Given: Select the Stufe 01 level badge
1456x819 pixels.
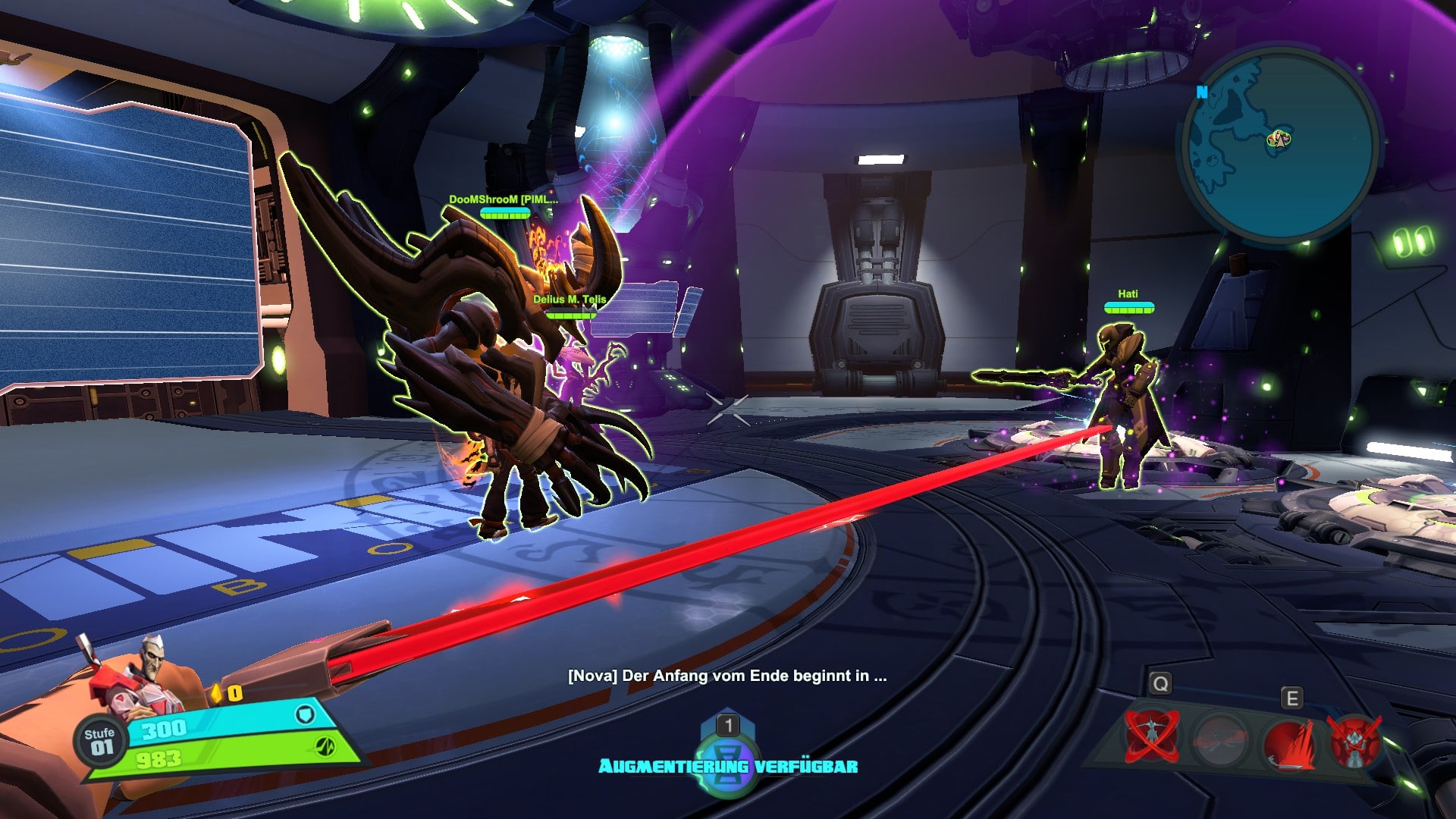Looking at the screenshot, I should click(99, 741).
